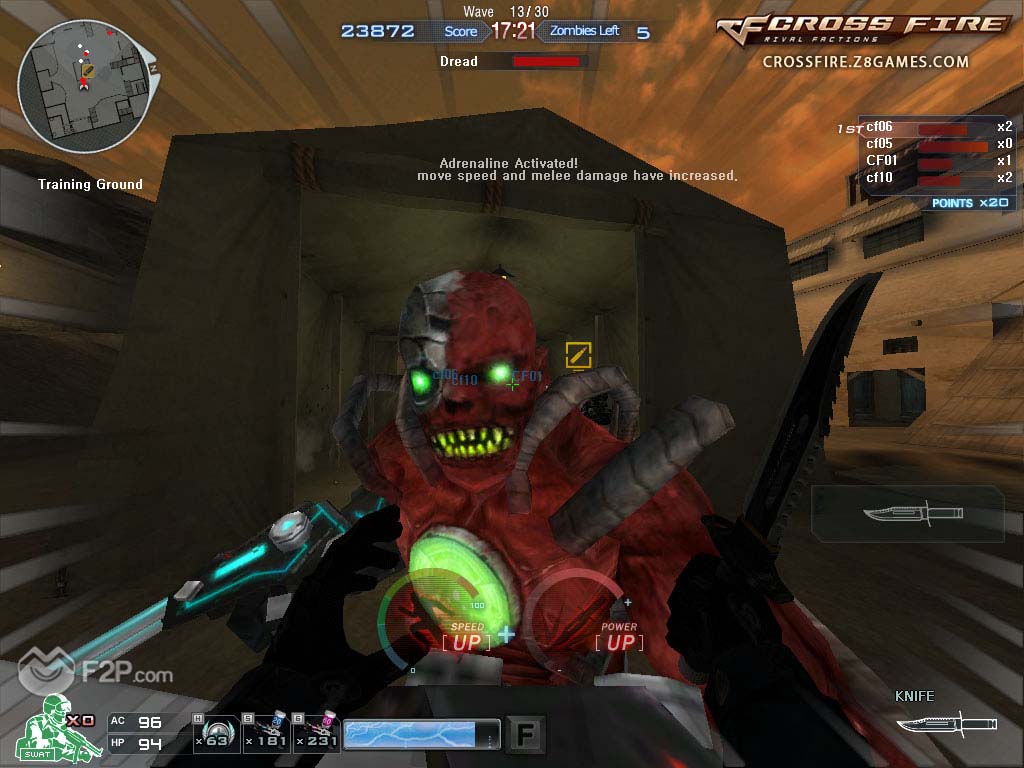Viewport: 1024px width, 768px height.
Task: Open the crossfire.z8games.com link
Action: pos(865,62)
